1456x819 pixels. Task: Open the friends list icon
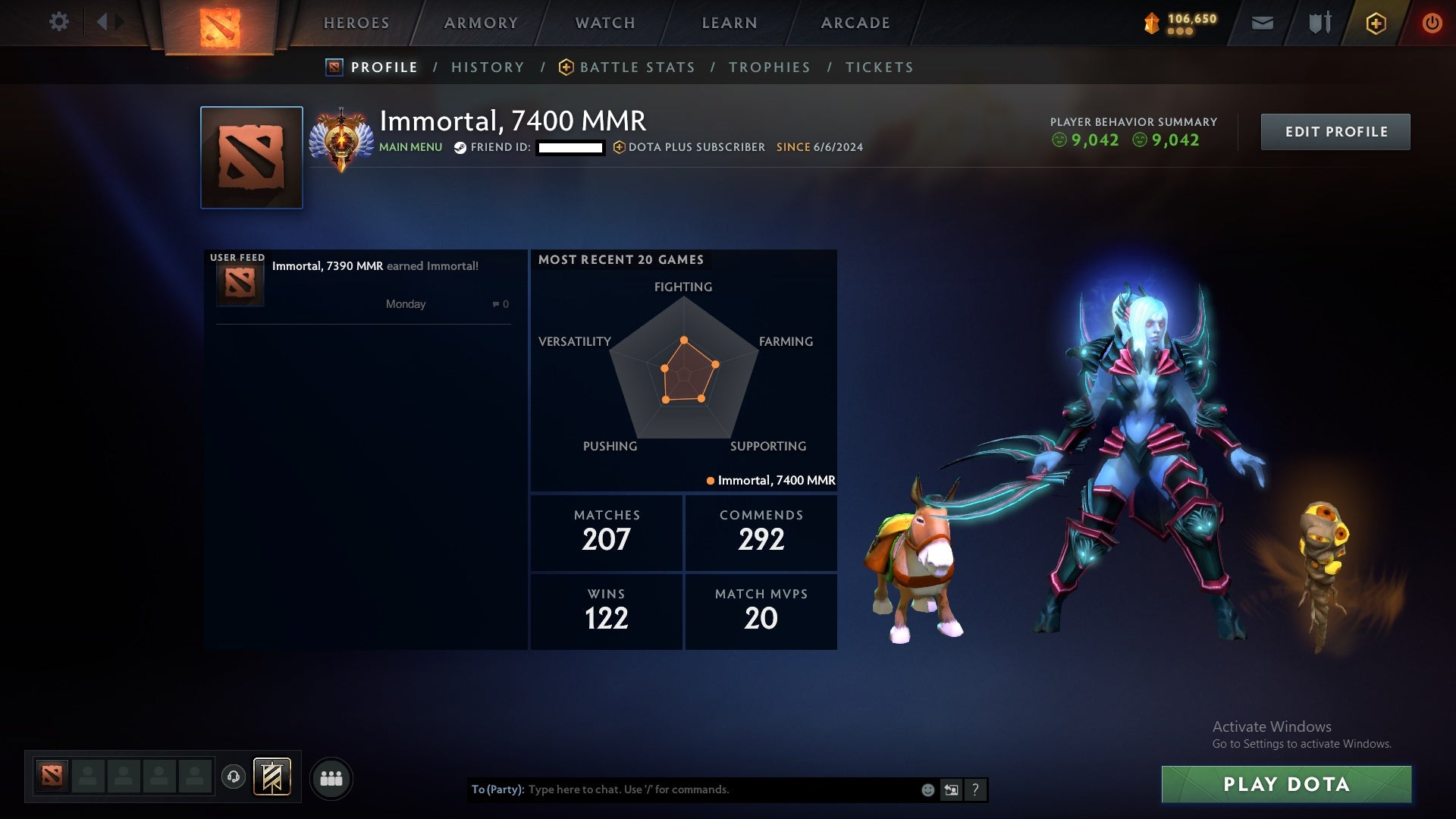click(331, 777)
